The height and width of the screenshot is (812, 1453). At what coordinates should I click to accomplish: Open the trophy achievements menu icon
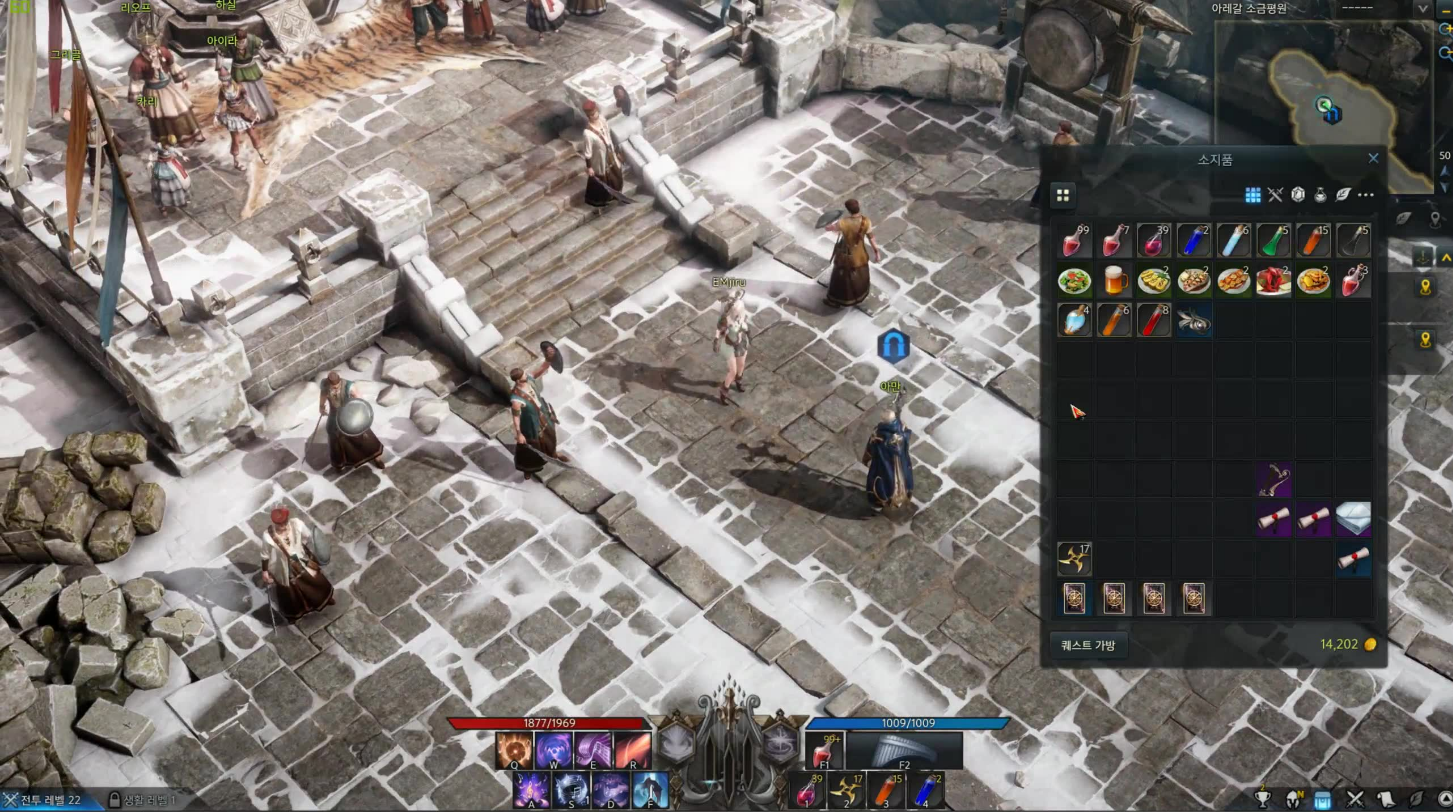tap(1263, 799)
